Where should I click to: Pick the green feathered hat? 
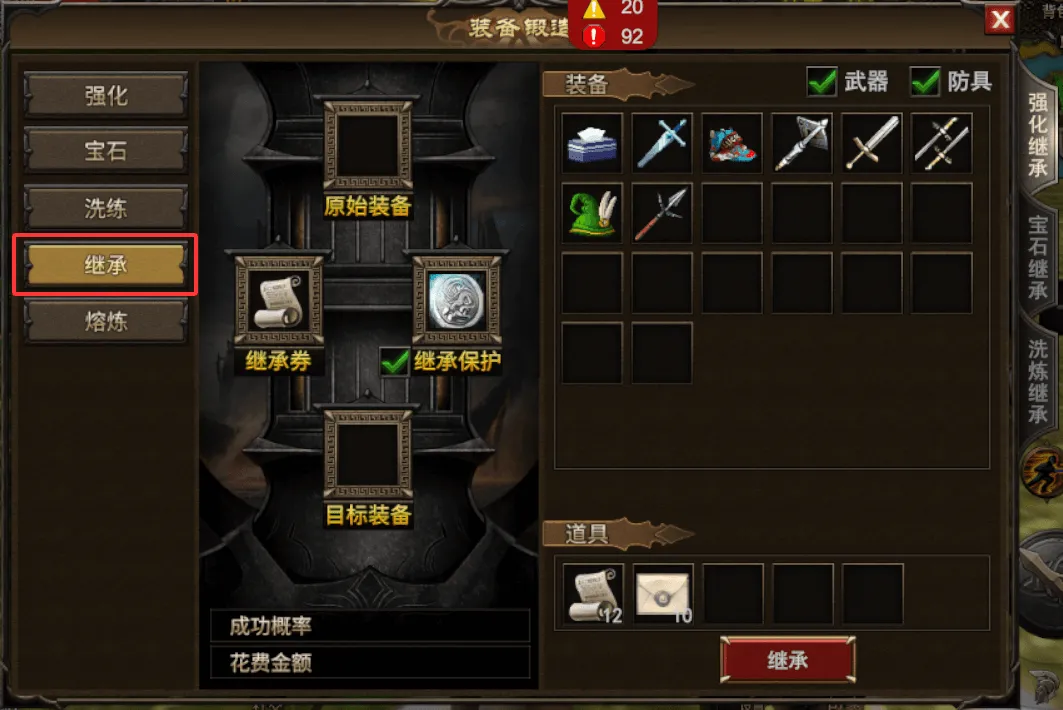click(592, 213)
